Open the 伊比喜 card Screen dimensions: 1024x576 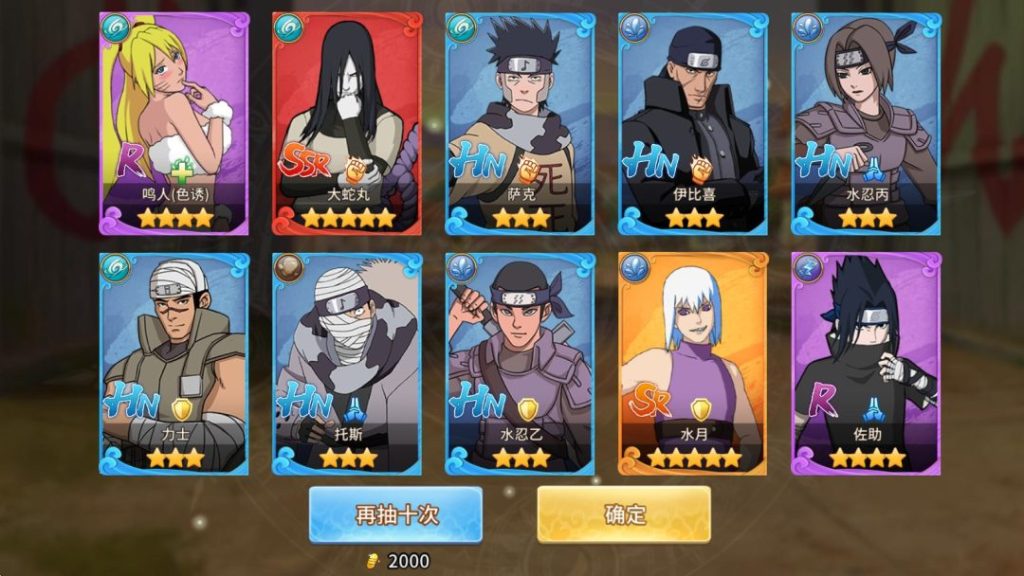(x=693, y=124)
